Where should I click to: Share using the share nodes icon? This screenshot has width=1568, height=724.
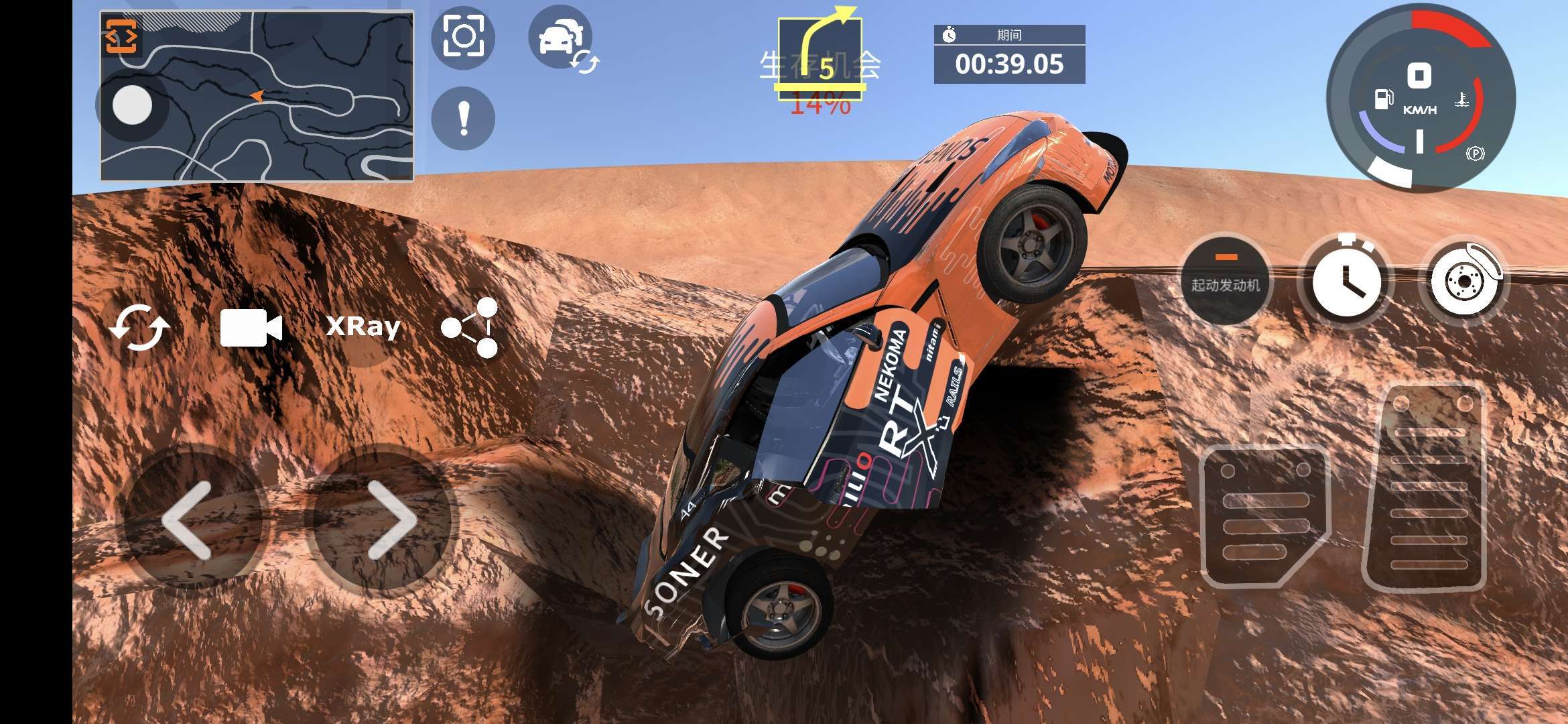470,328
